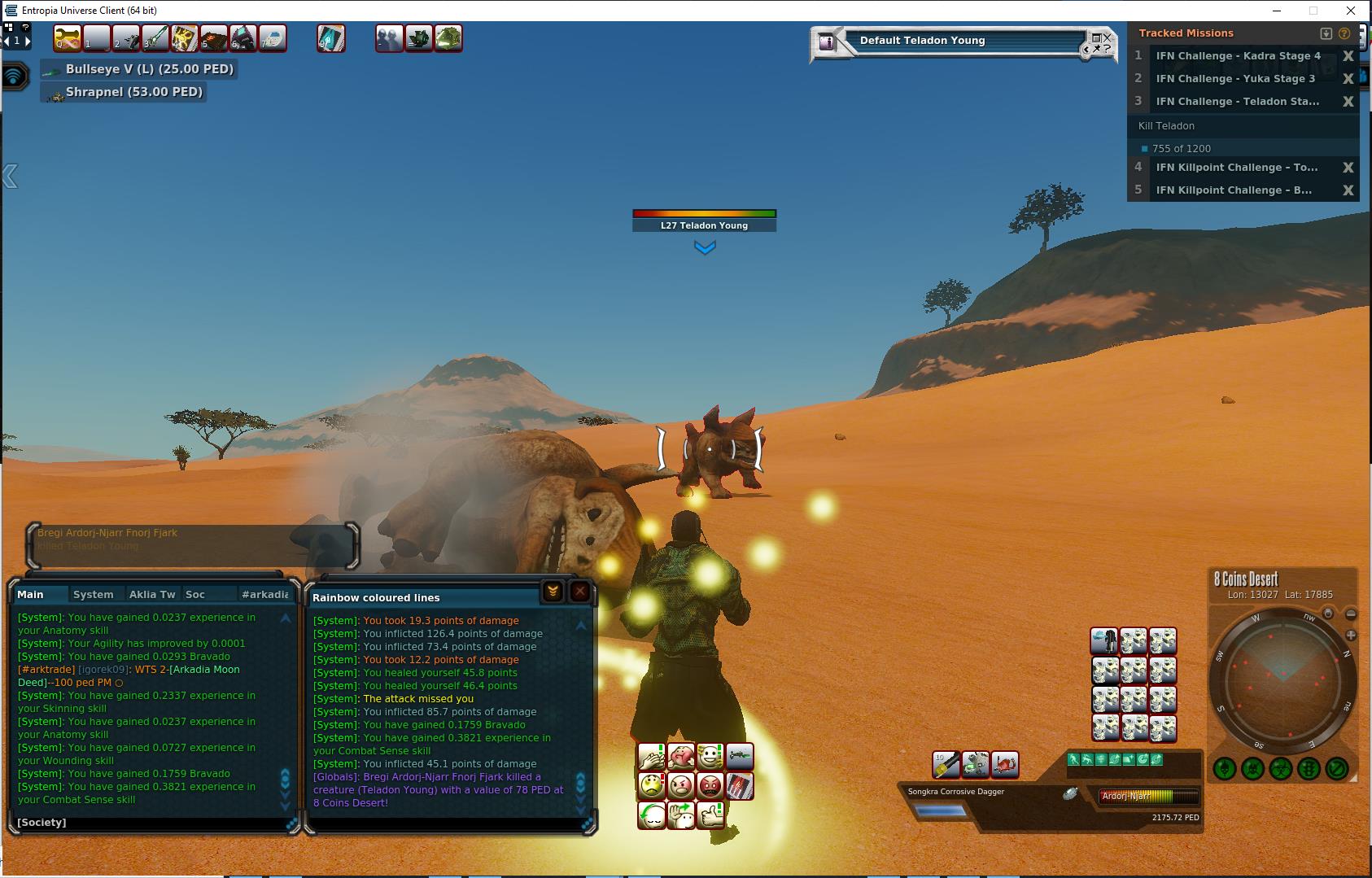Use the two-avatars icon in the top hotbar
This screenshot has height=878, width=1372.
pyautogui.click(x=389, y=38)
